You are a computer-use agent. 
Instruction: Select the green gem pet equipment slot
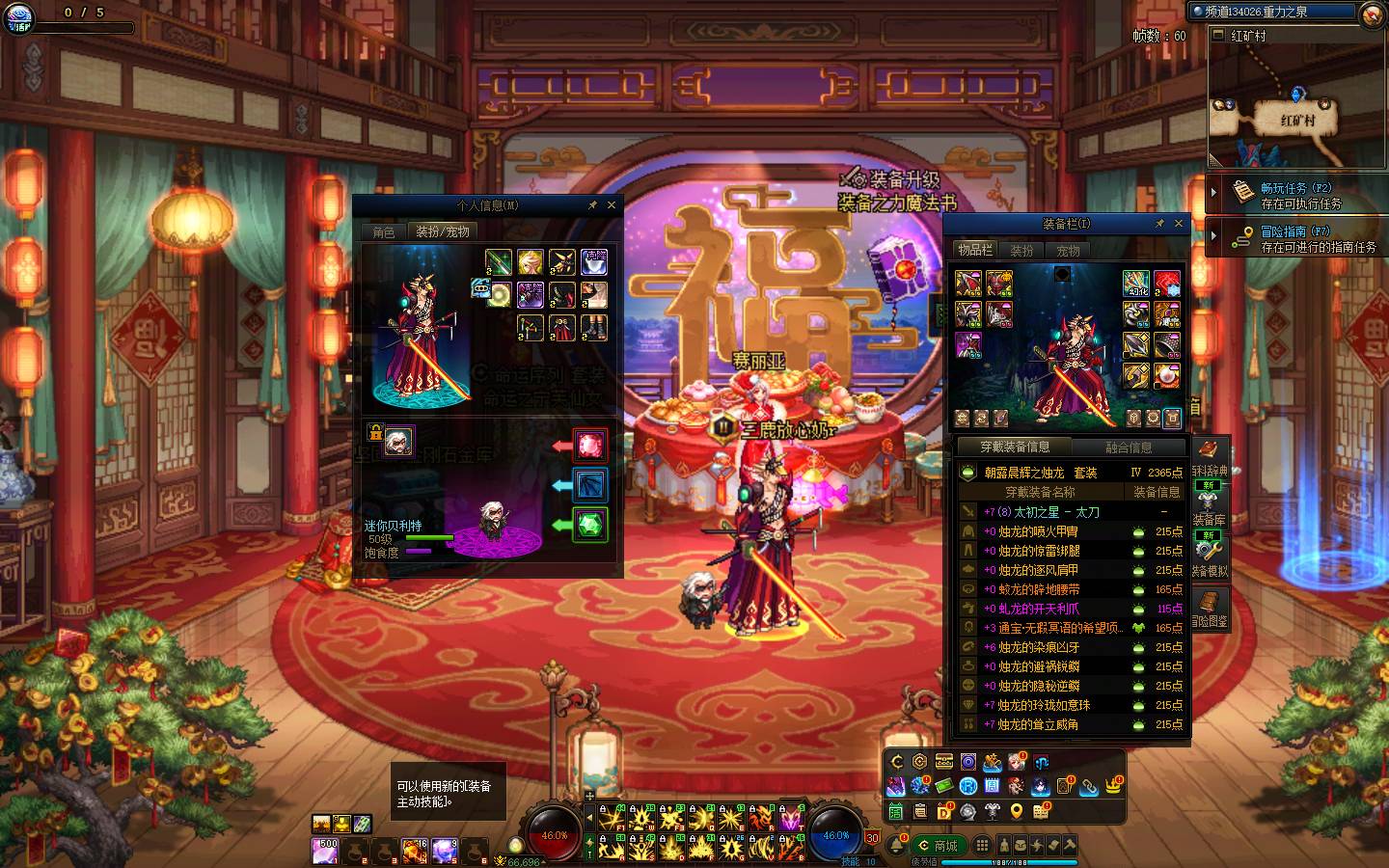(x=589, y=525)
